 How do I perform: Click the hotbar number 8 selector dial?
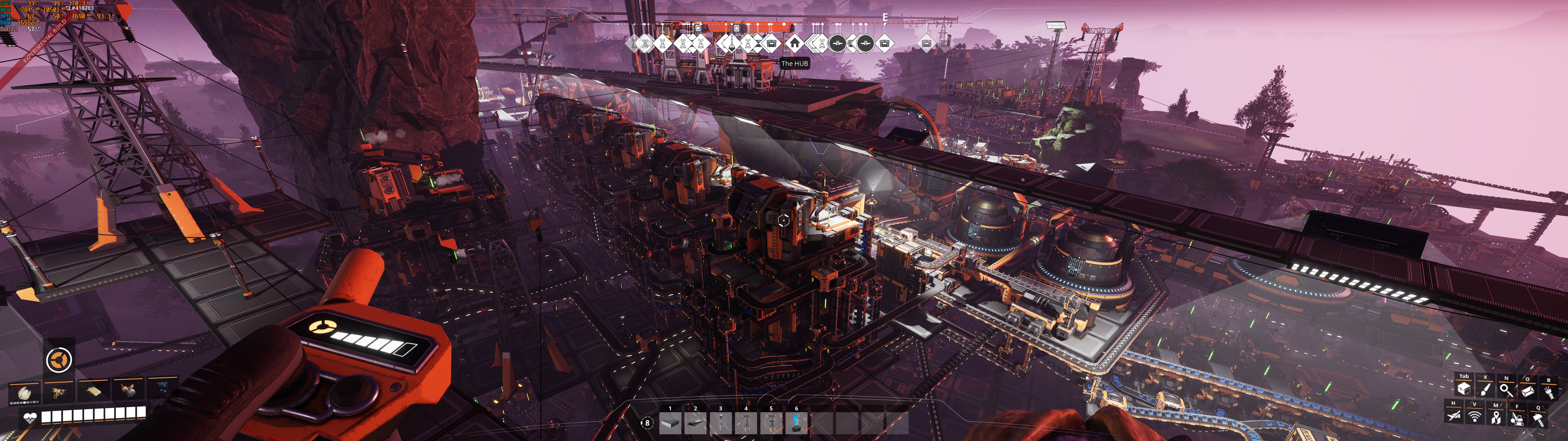(646, 423)
